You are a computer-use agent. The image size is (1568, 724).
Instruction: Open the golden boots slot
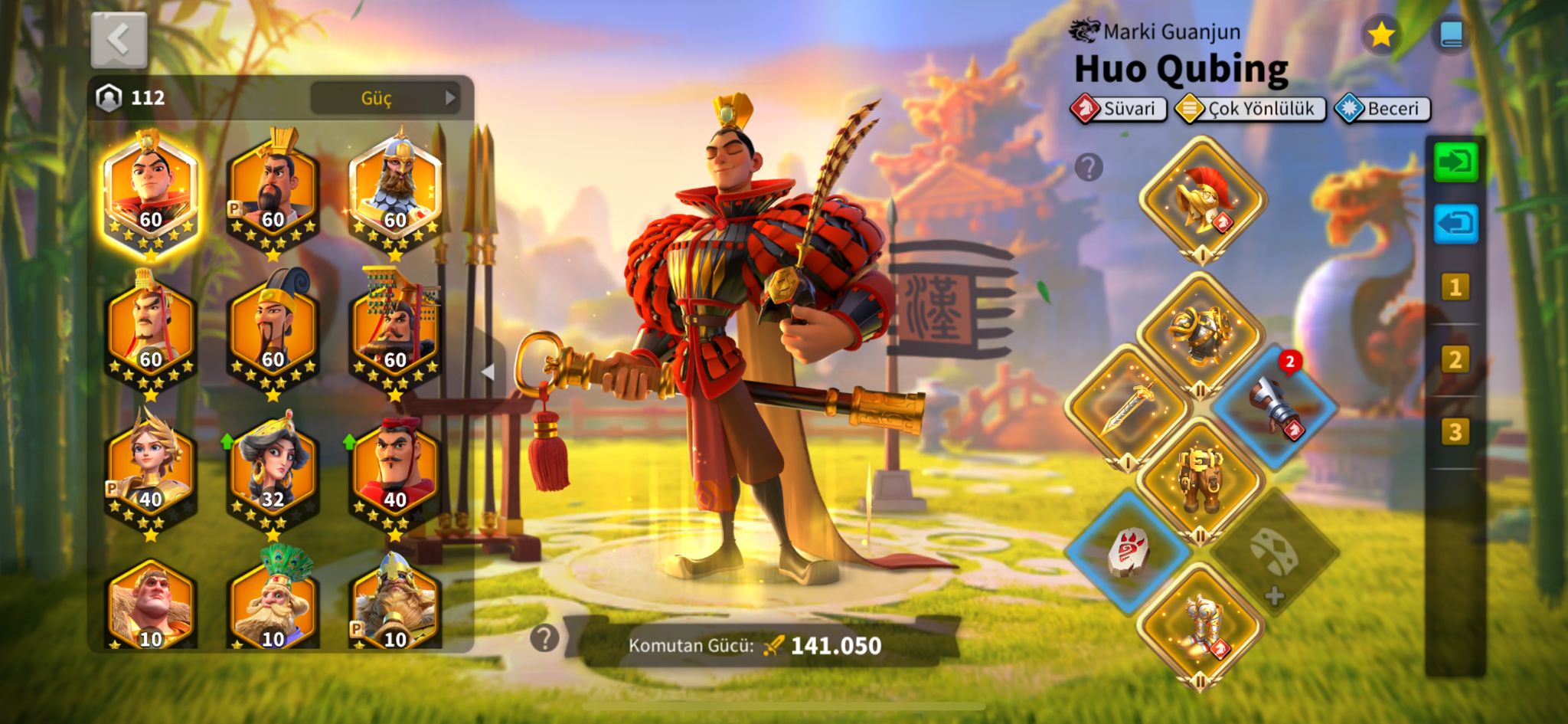(x=1200, y=624)
